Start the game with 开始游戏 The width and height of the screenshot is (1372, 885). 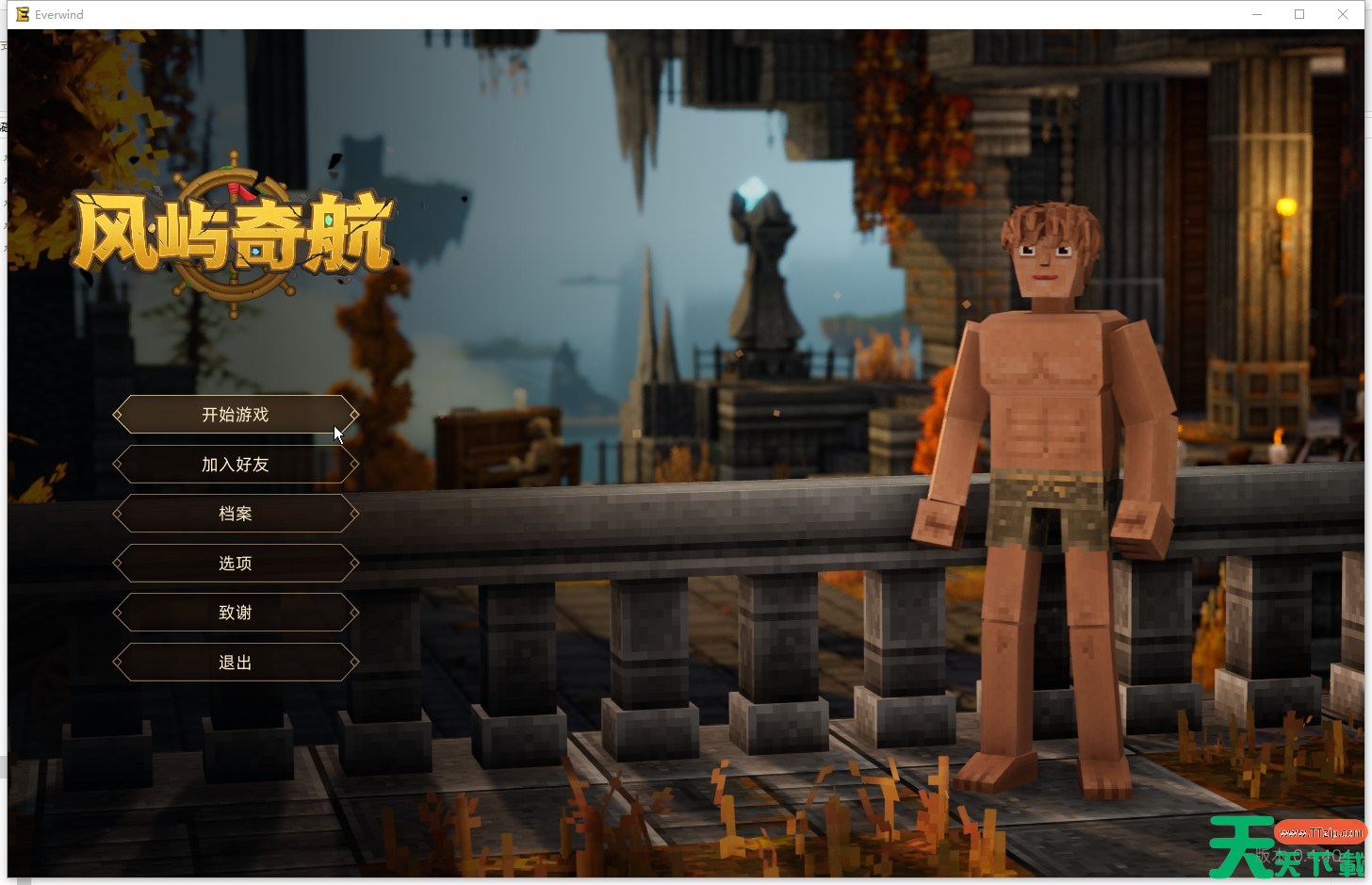(x=236, y=415)
